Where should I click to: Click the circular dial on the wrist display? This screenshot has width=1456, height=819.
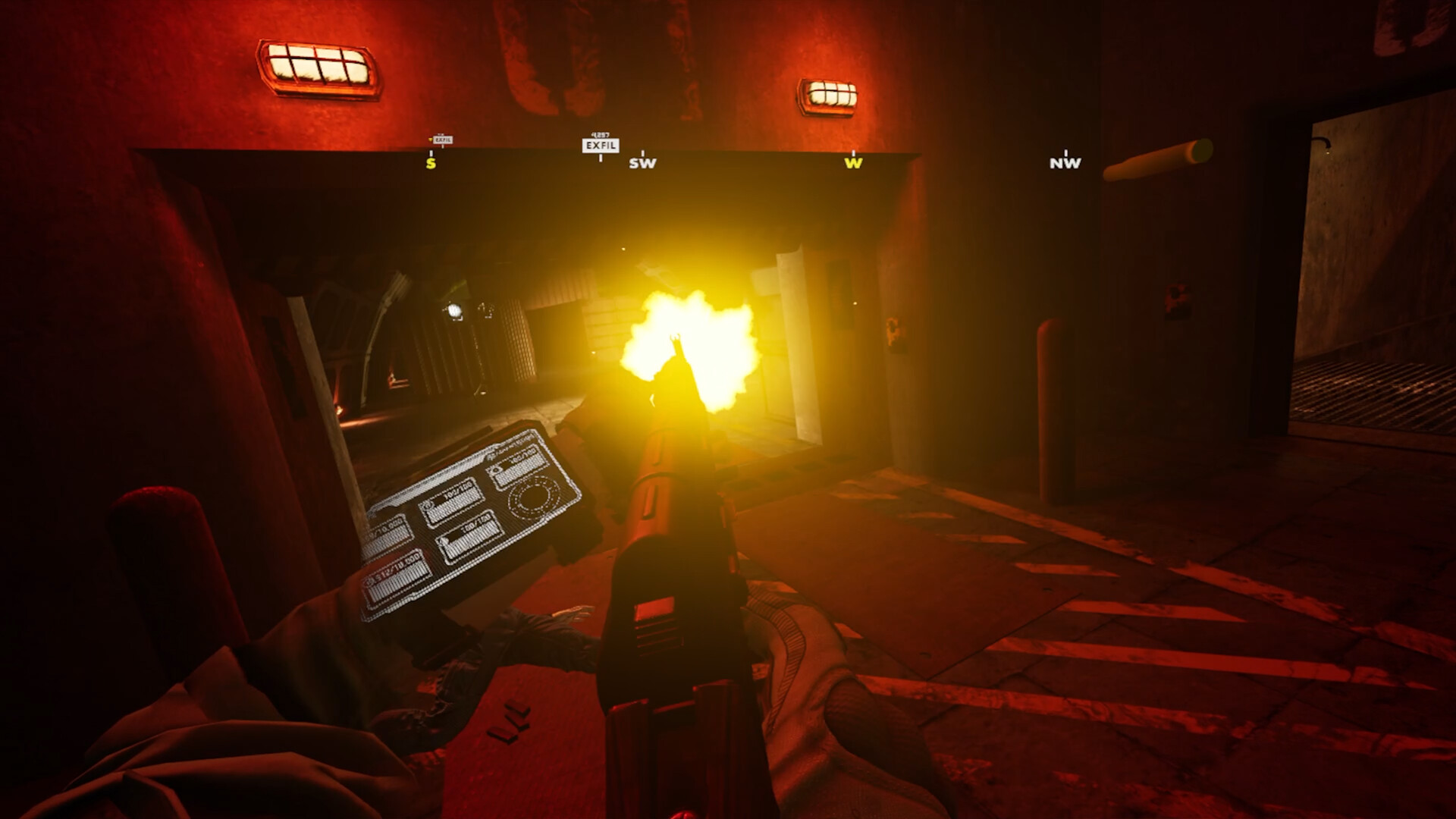pyautogui.click(x=532, y=497)
